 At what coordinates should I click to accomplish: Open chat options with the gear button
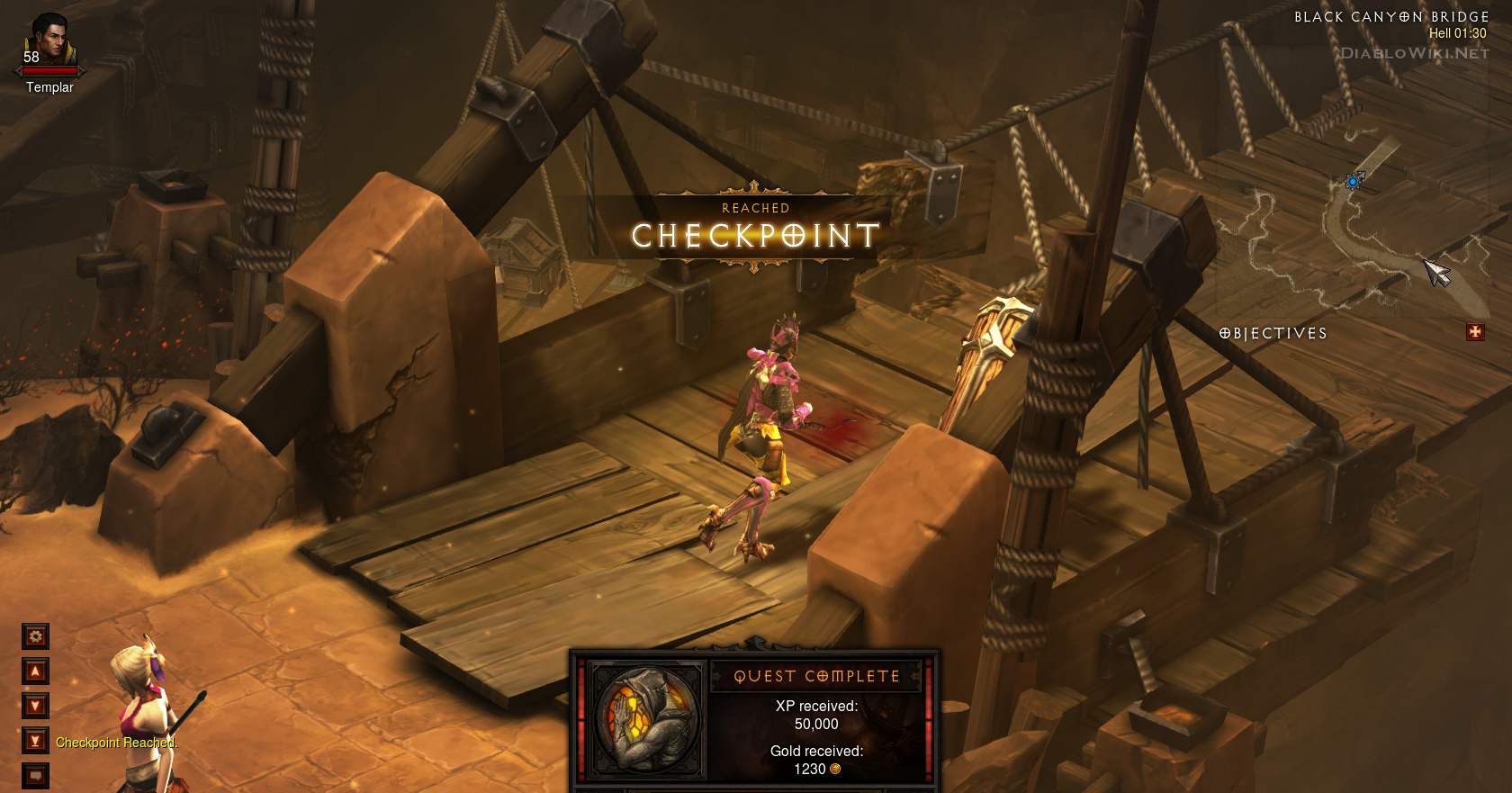(x=36, y=637)
